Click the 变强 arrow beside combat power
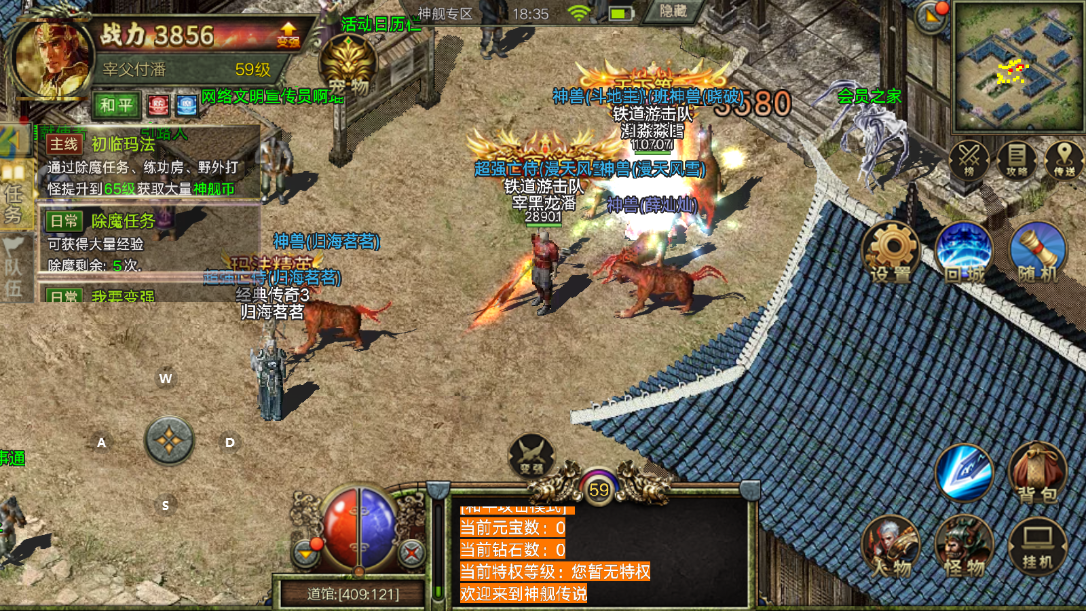 [x=288, y=35]
